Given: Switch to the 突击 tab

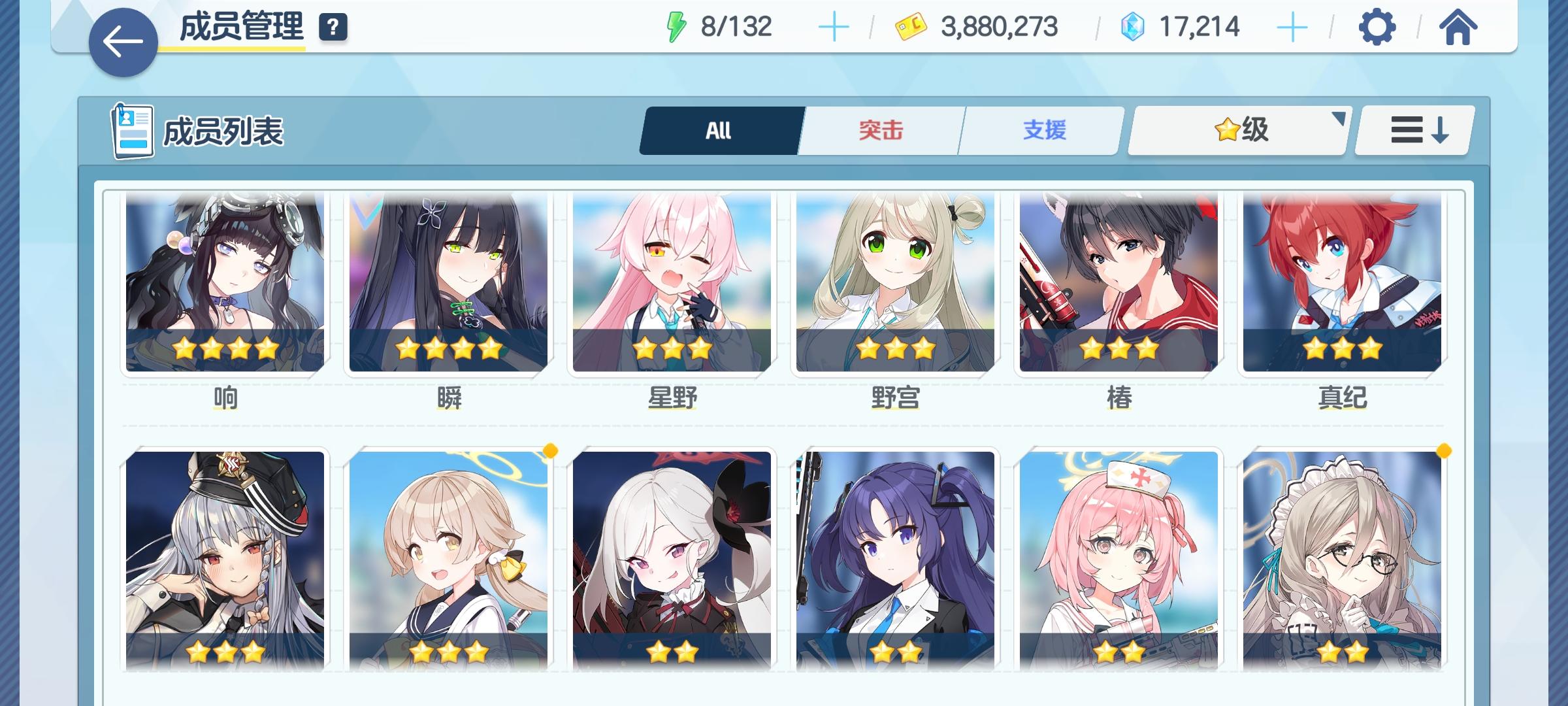Looking at the screenshot, I should click(x=879, y=129).
